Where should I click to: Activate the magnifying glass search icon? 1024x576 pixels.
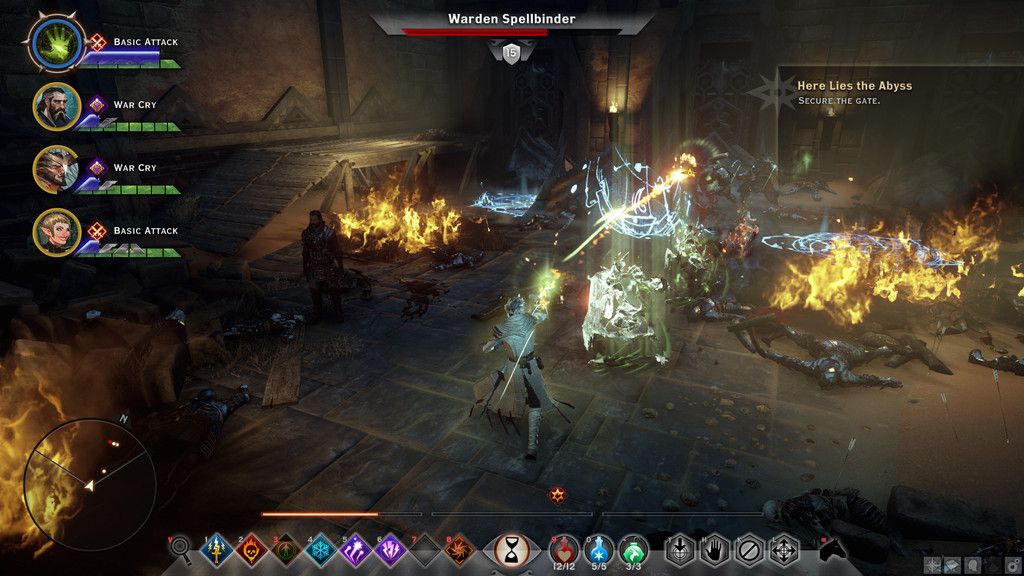[180, 547]
